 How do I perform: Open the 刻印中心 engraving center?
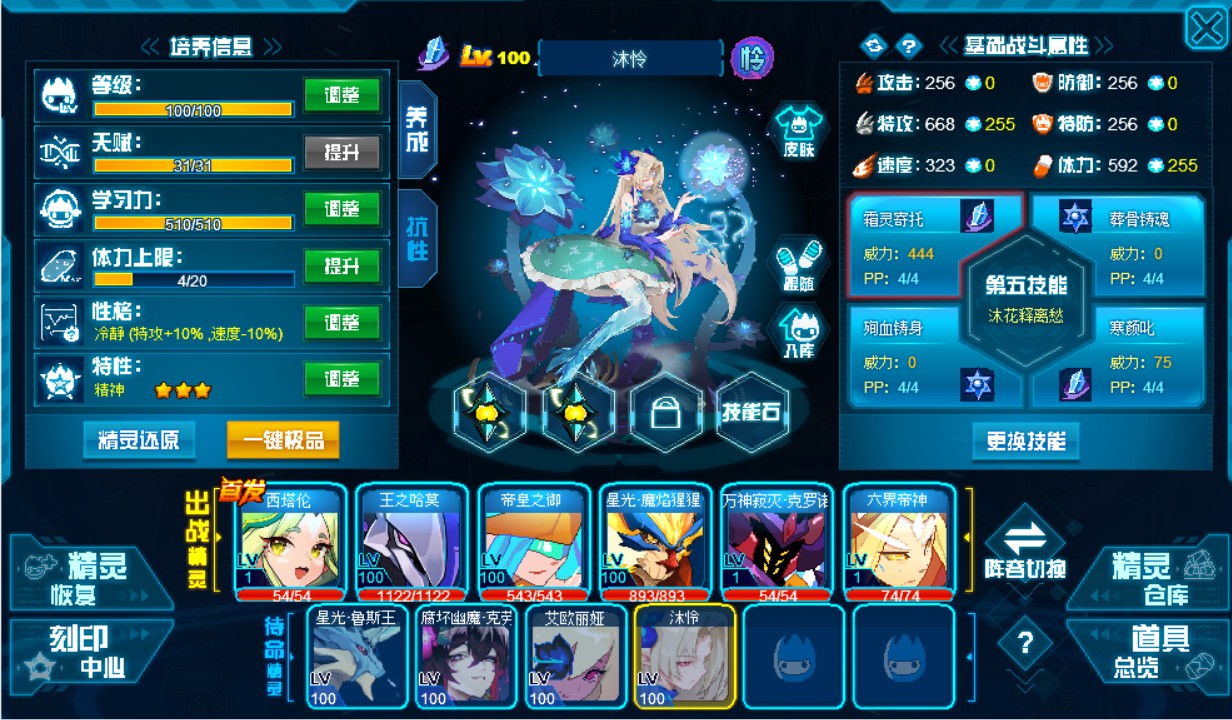(x=88, y=652)
